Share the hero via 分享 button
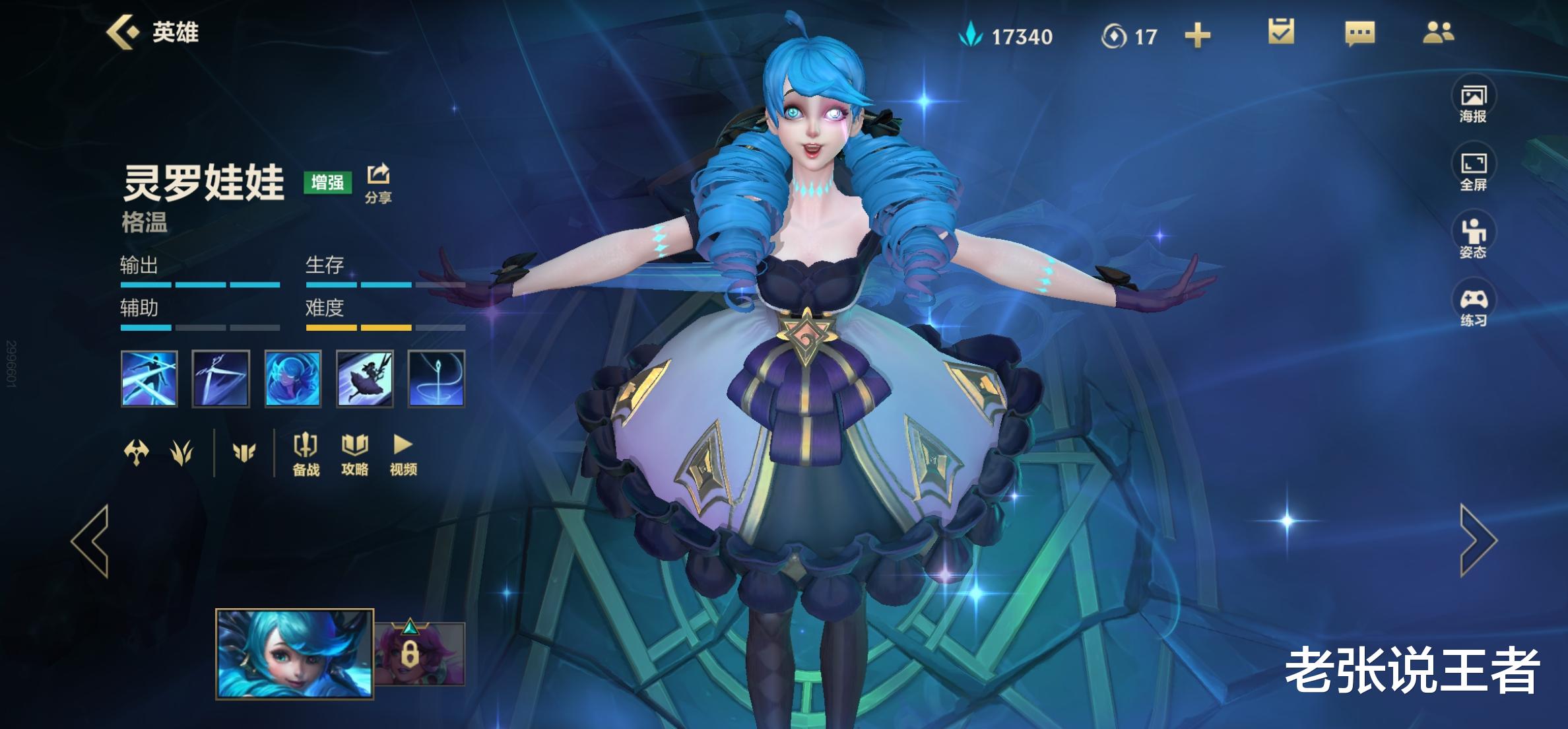Screen dimensions: 1568x729 tap(378, 182)
